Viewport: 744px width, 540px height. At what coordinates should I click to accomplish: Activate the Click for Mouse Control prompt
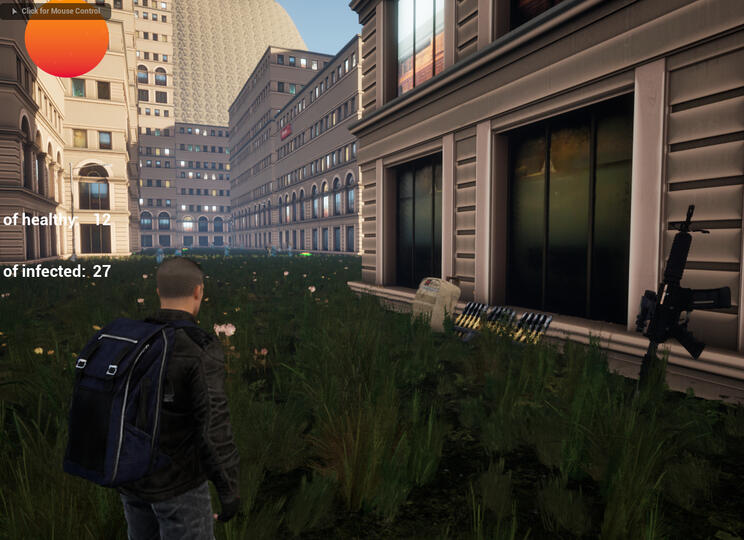click(x=56, y=10)
